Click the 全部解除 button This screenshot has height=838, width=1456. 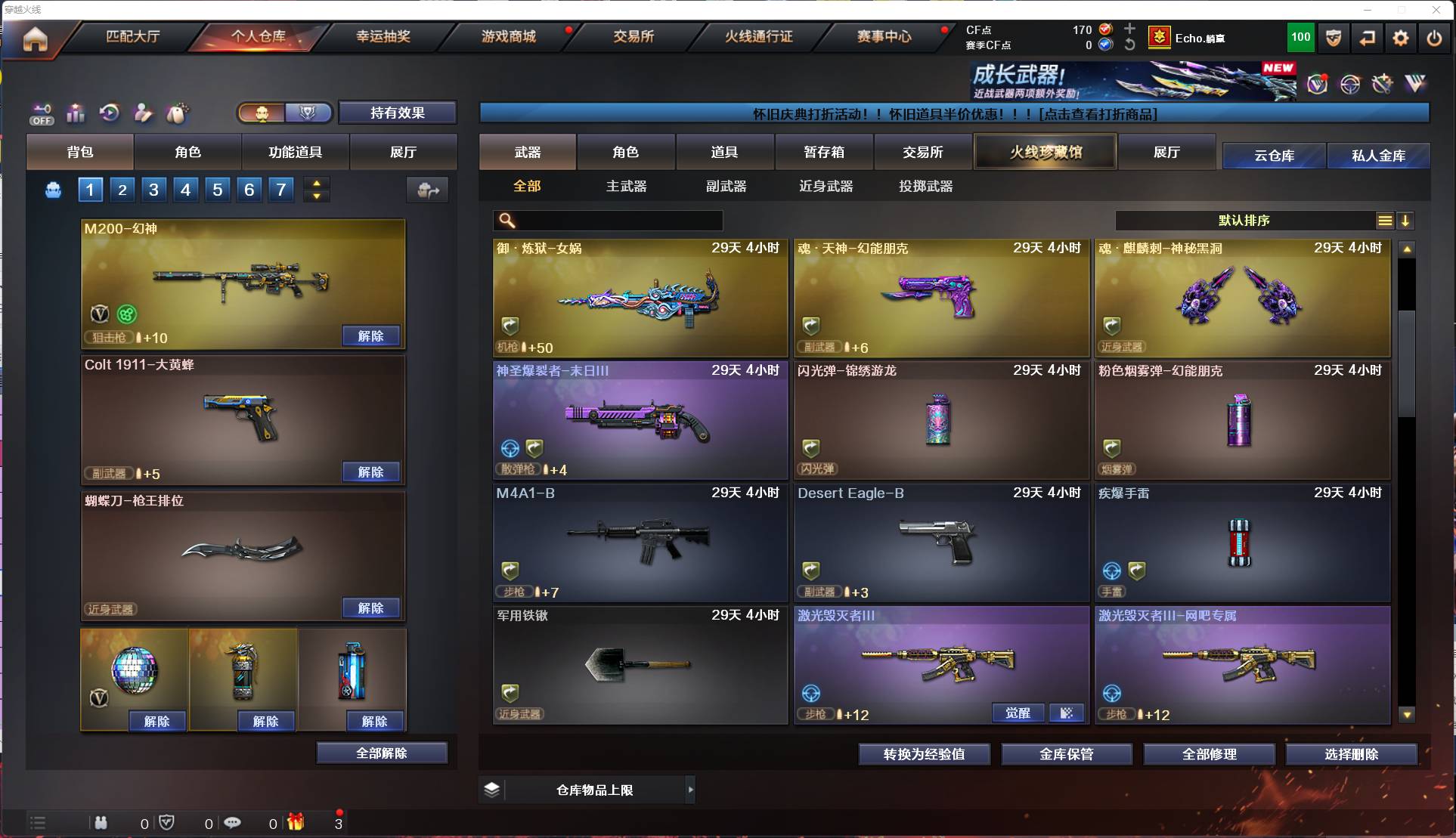[382, 753]
